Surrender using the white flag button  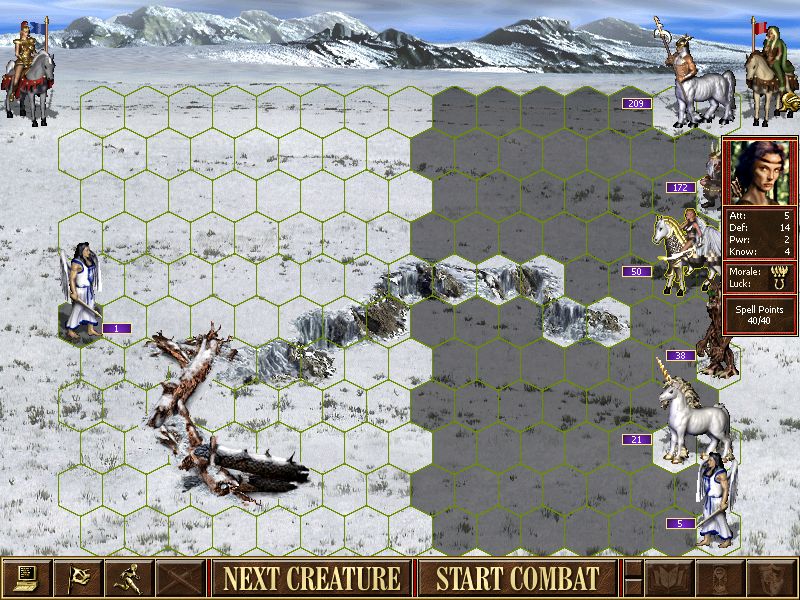click(x=77, y=578)
